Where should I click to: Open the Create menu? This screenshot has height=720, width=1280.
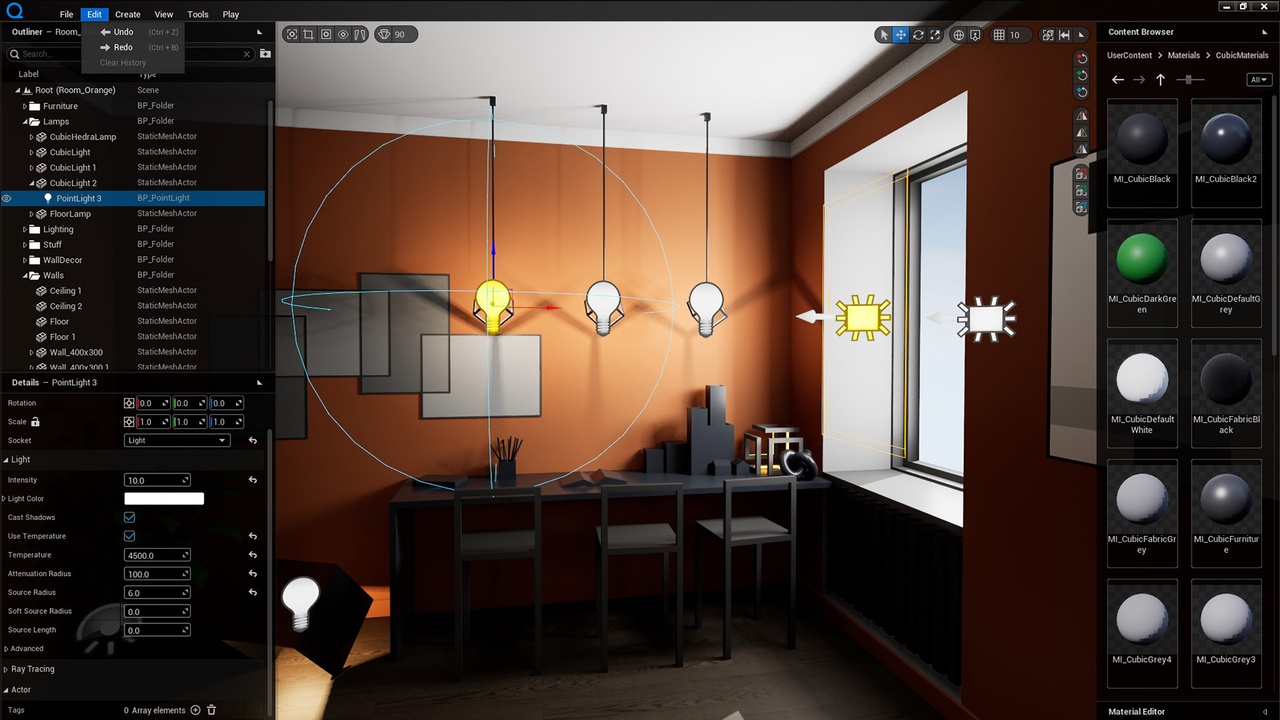tap(128, 14)
